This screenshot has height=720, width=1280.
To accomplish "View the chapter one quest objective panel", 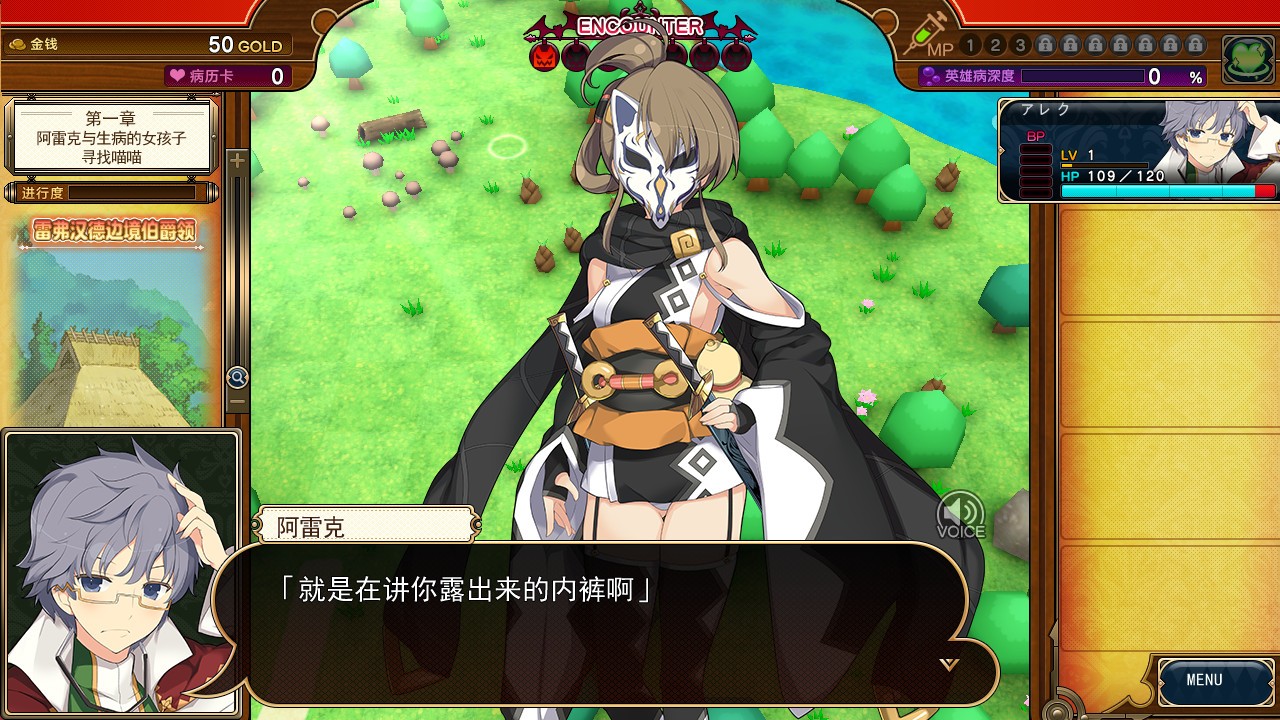I will (x=112, y=135).
